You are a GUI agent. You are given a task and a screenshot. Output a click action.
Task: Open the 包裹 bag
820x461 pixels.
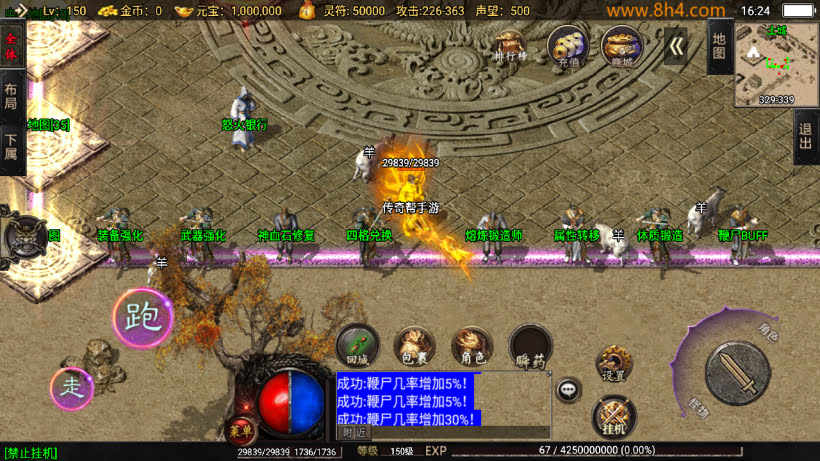[x=414, y=345]
